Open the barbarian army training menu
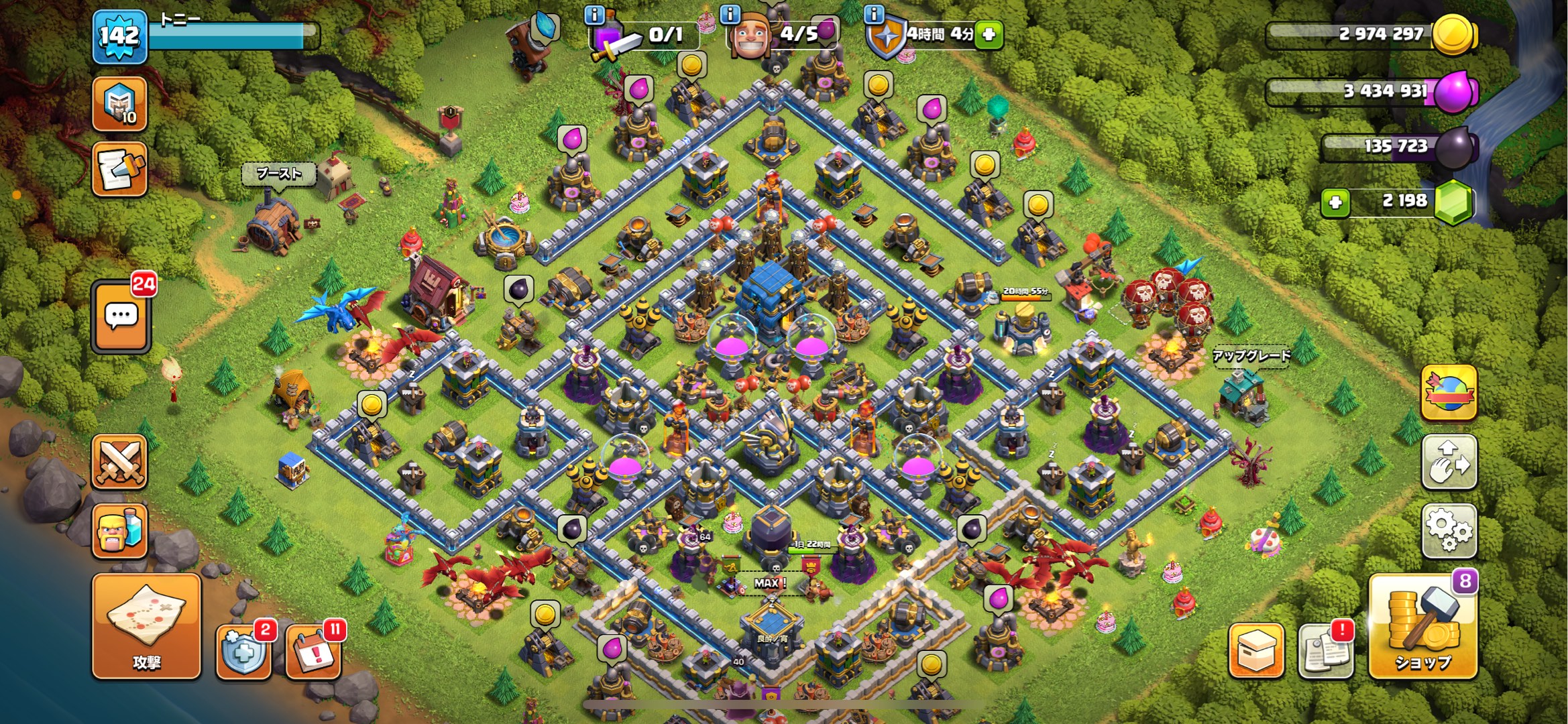 pos(119,531)
